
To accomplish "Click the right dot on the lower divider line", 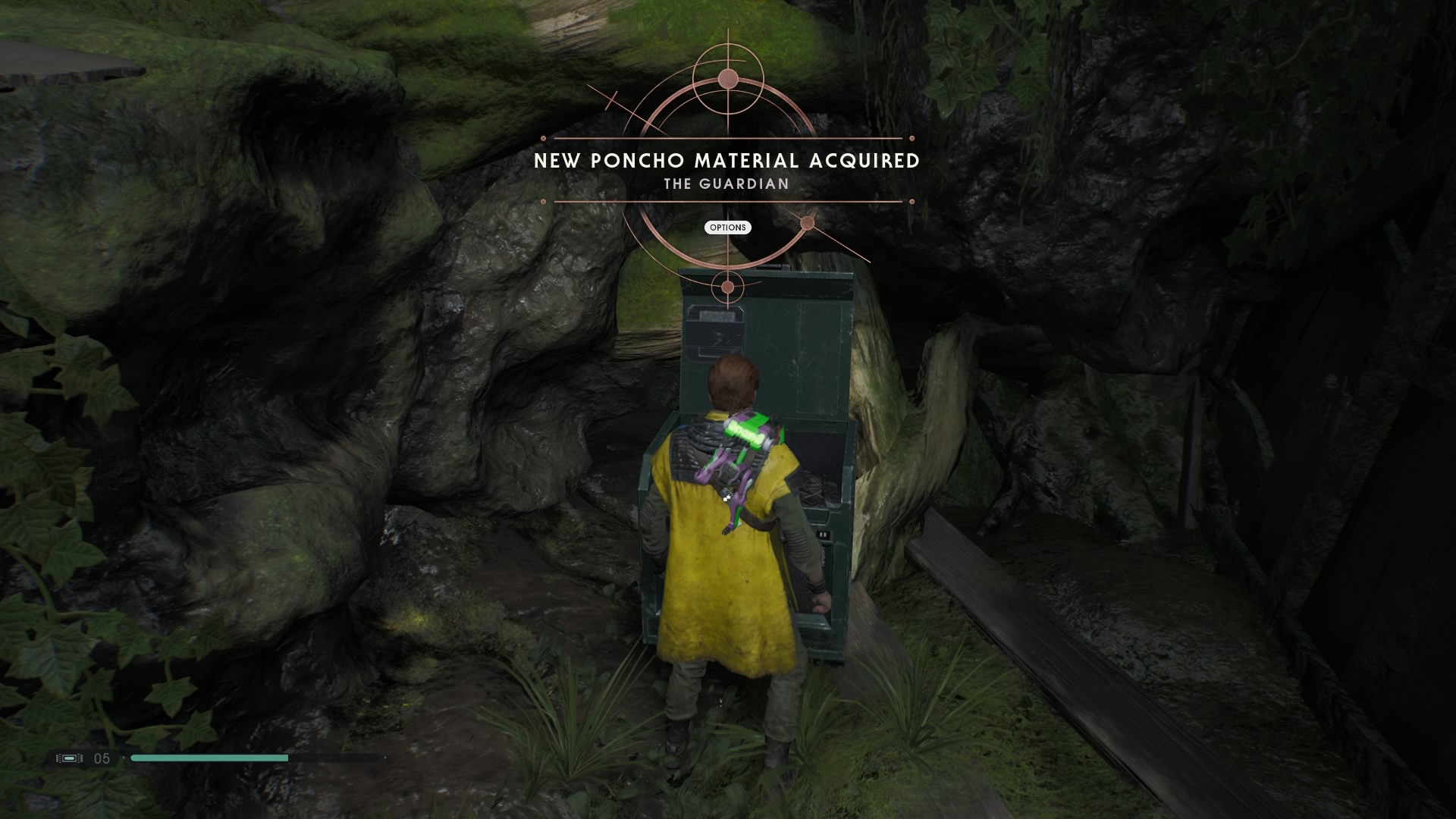I will (912, 202).
